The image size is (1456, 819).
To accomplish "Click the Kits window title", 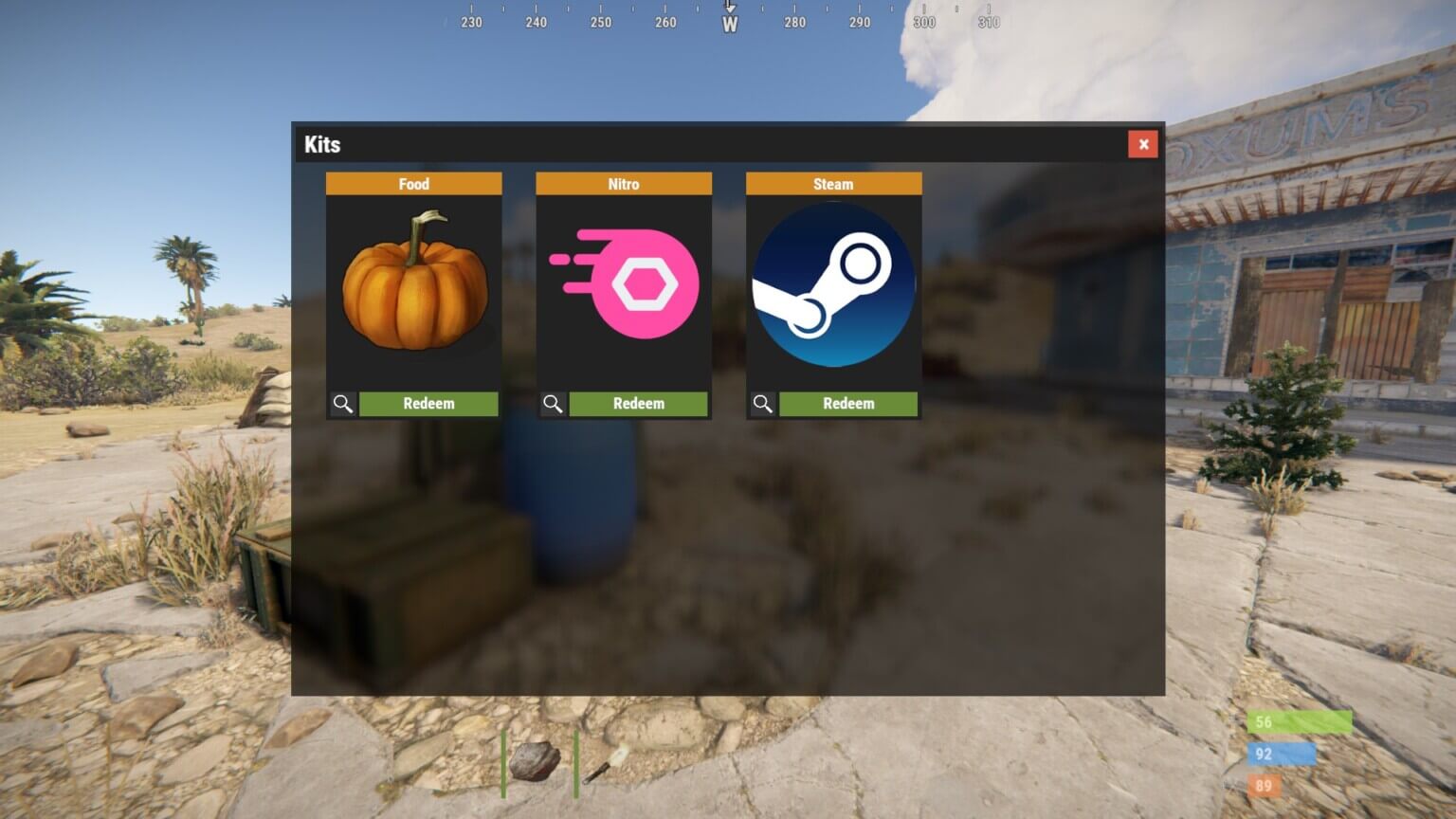I will [322, 144].
